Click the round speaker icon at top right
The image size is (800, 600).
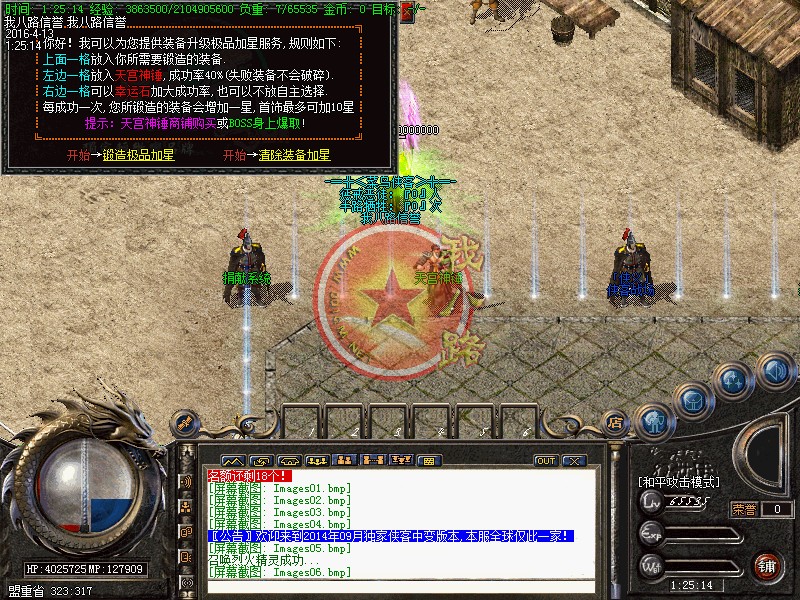[x=774, y=371]
